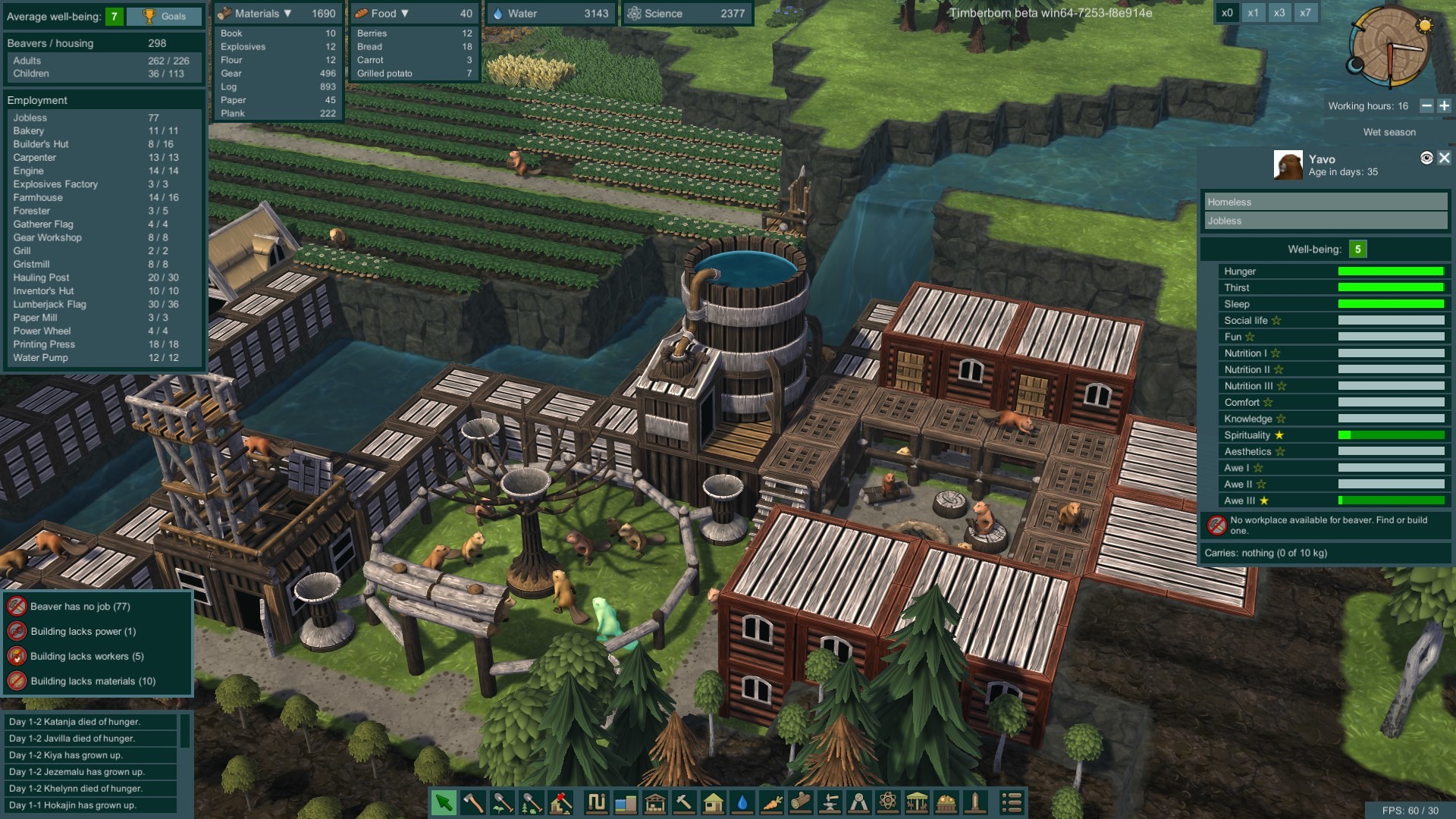Select the axe chopping tool
The image size is (1456, 819).
point(473,802)
